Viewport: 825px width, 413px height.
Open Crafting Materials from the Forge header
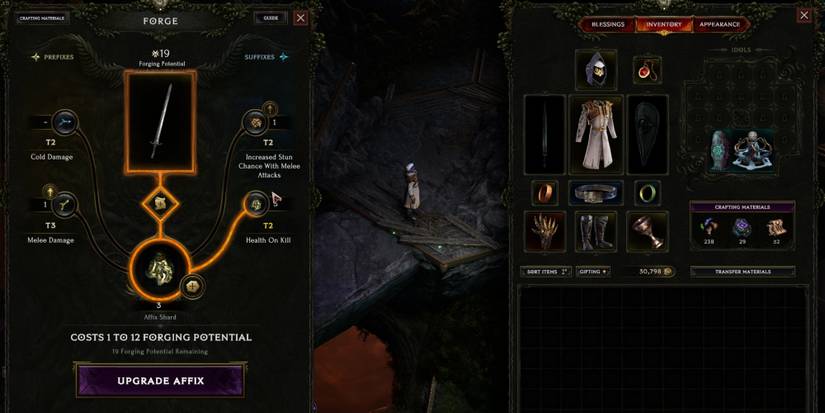(42, 18)
